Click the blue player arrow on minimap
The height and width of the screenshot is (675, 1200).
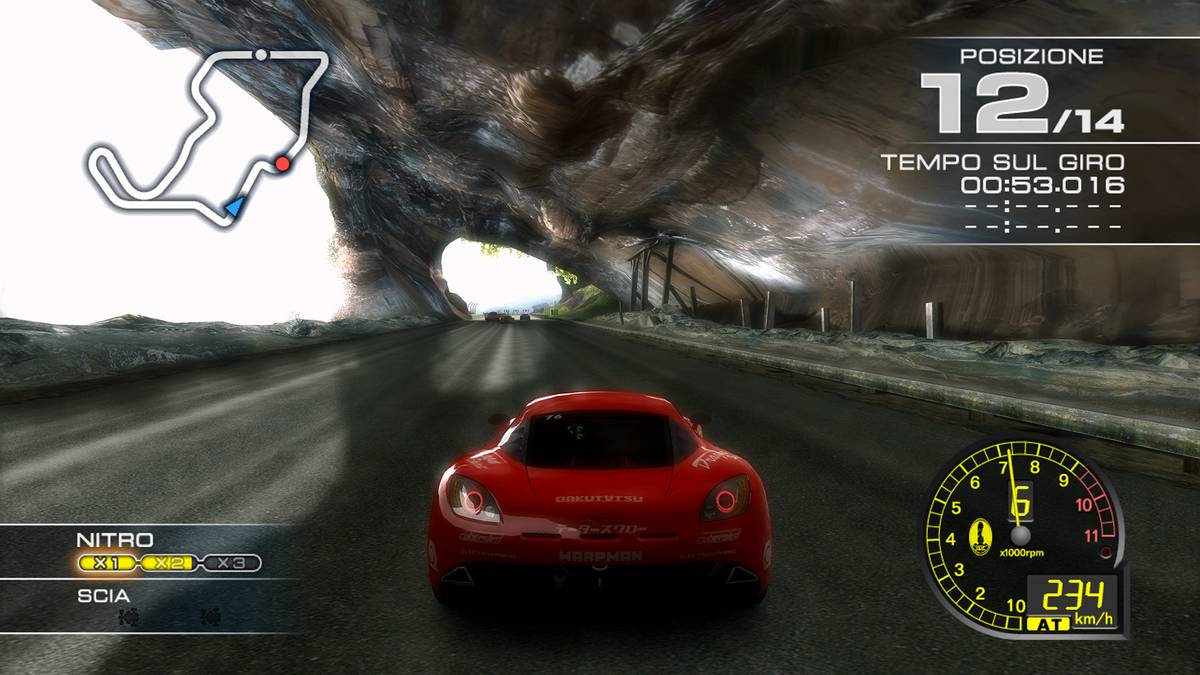(x=235, y=206)
